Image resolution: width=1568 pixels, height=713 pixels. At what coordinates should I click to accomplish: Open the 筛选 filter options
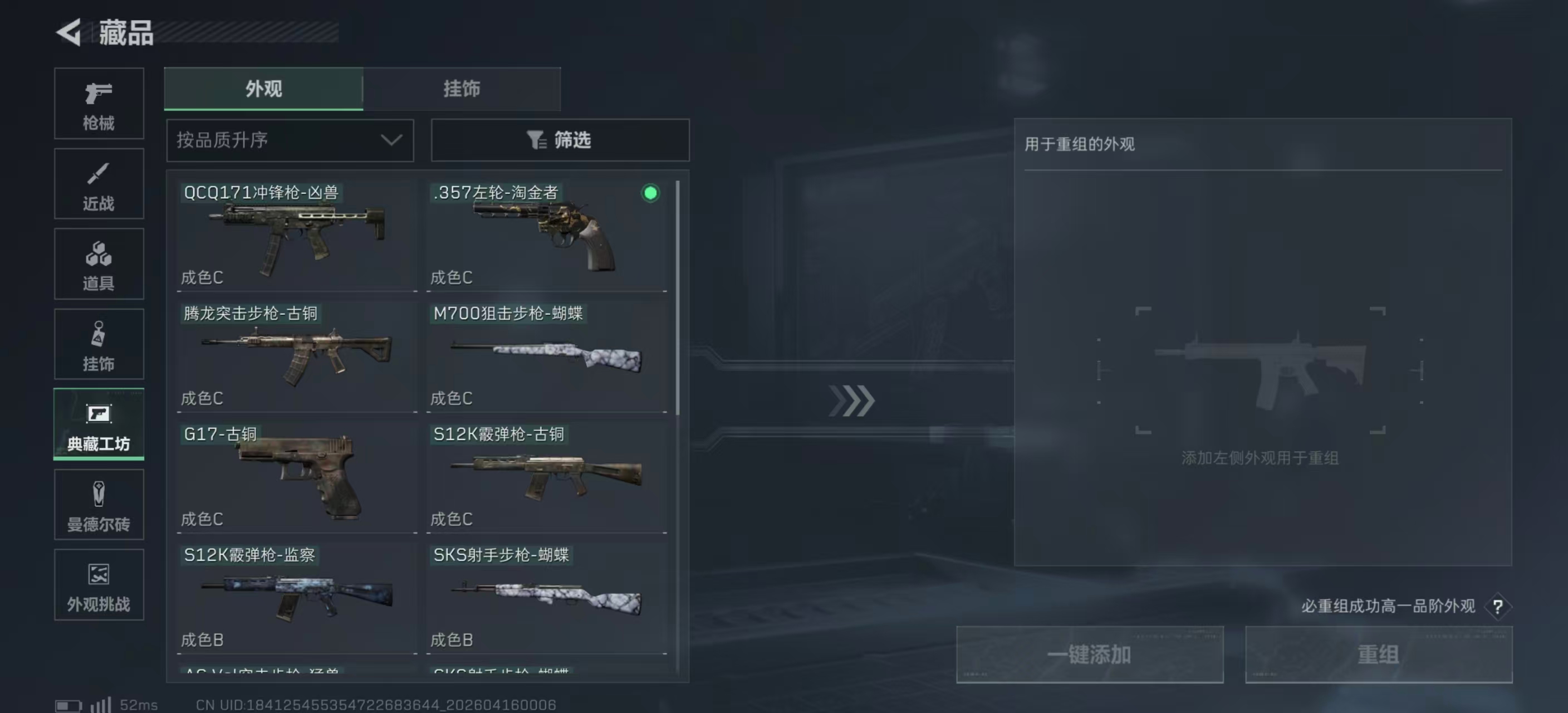pos(559,140)
